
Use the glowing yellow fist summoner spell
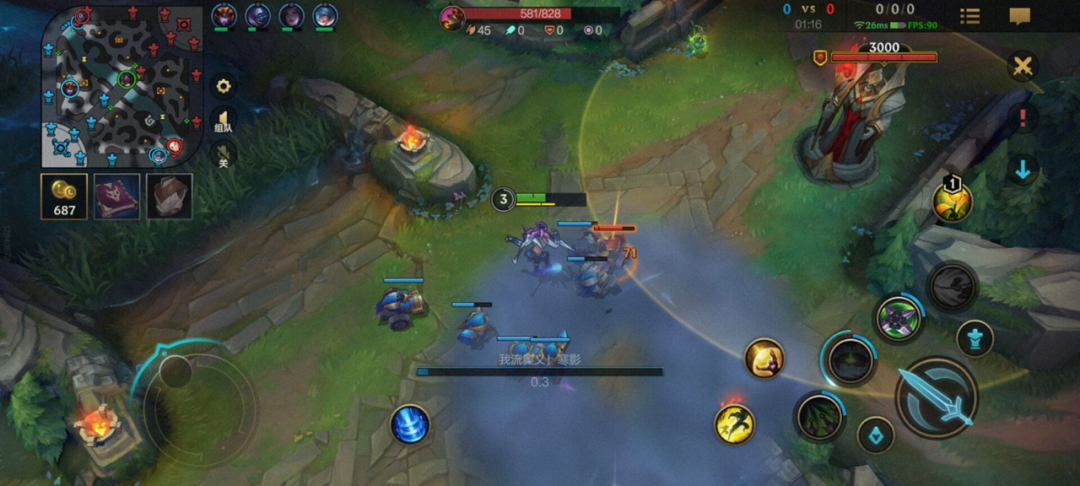[764, 358]
